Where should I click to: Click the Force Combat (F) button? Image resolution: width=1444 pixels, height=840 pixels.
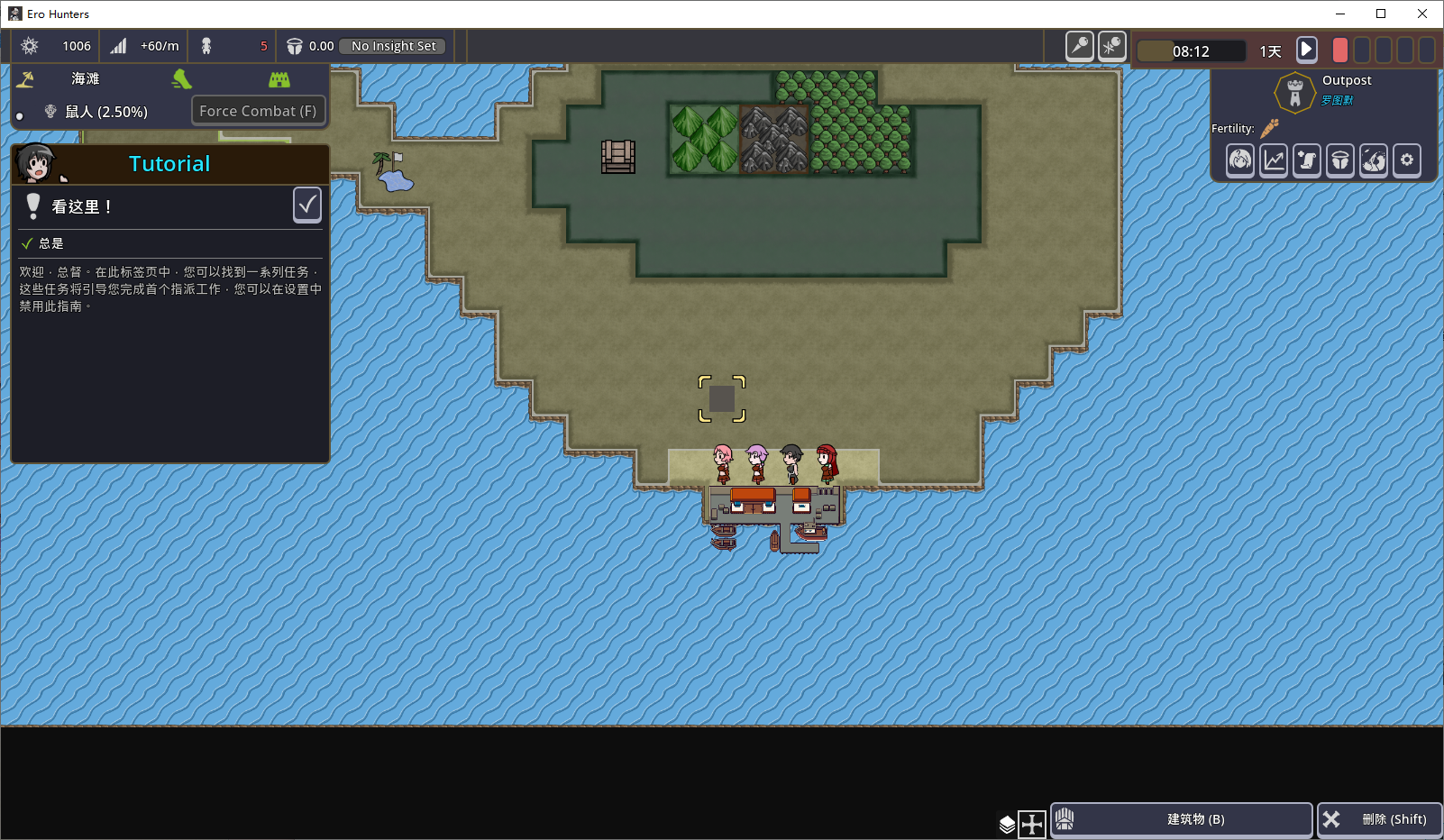coord(258,111)
